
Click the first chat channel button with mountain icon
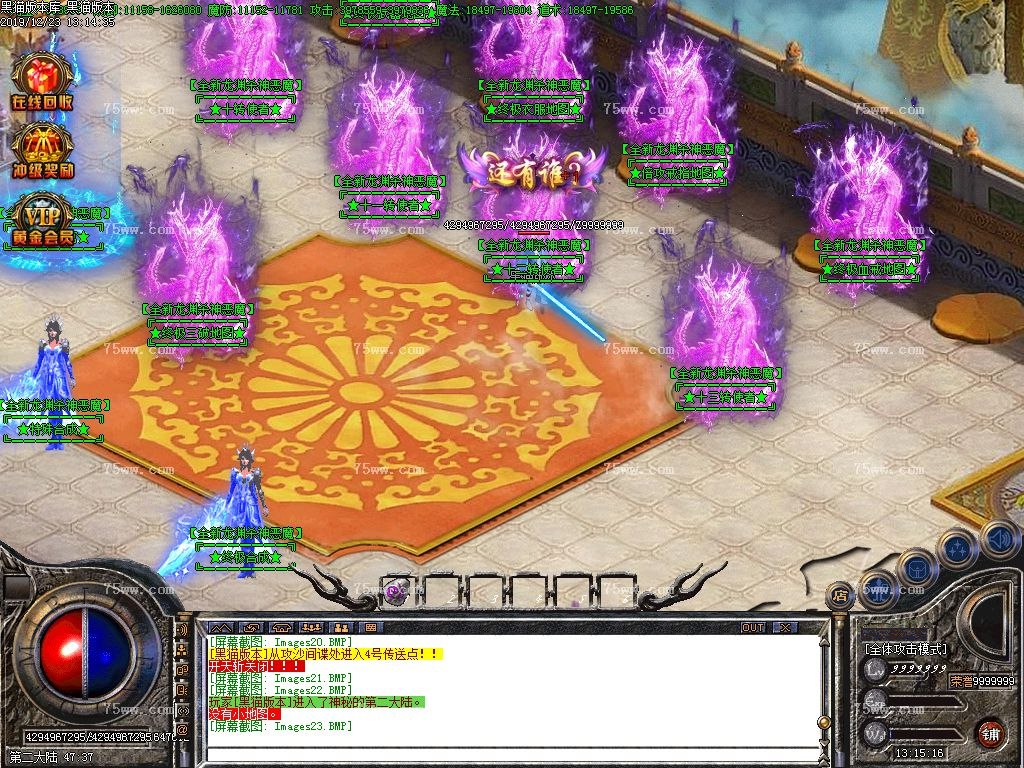click(219, 627)
